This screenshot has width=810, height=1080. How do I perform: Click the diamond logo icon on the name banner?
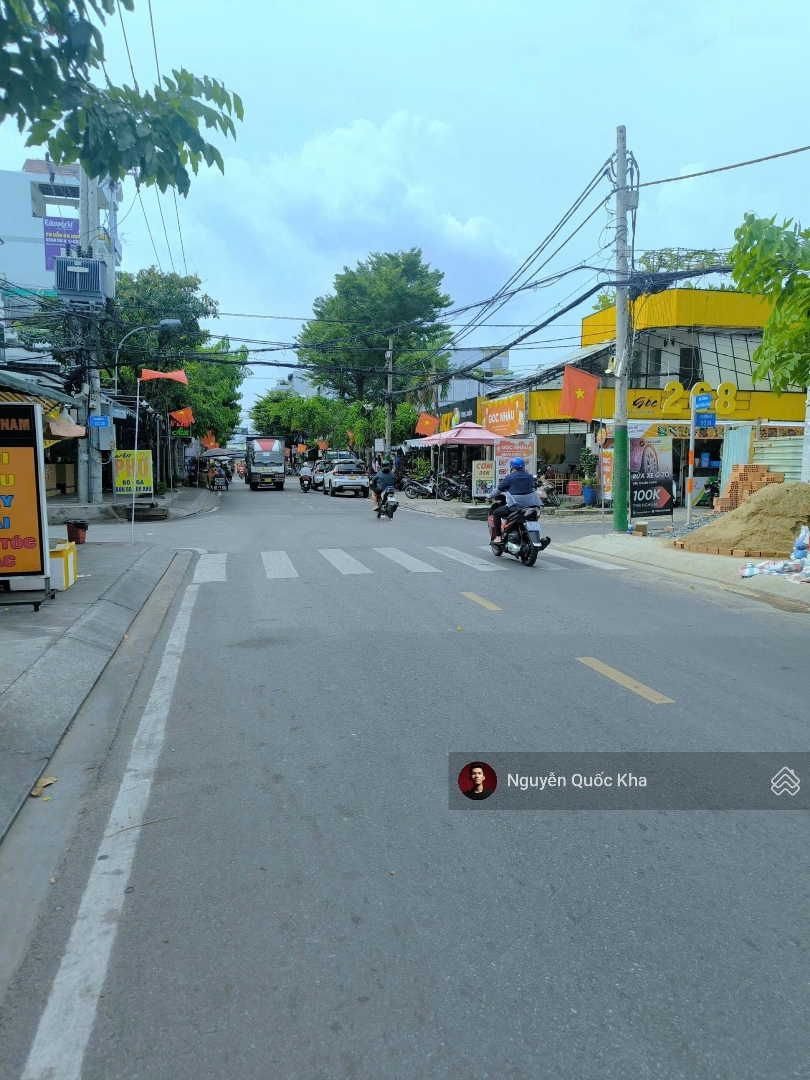(785, 781)
